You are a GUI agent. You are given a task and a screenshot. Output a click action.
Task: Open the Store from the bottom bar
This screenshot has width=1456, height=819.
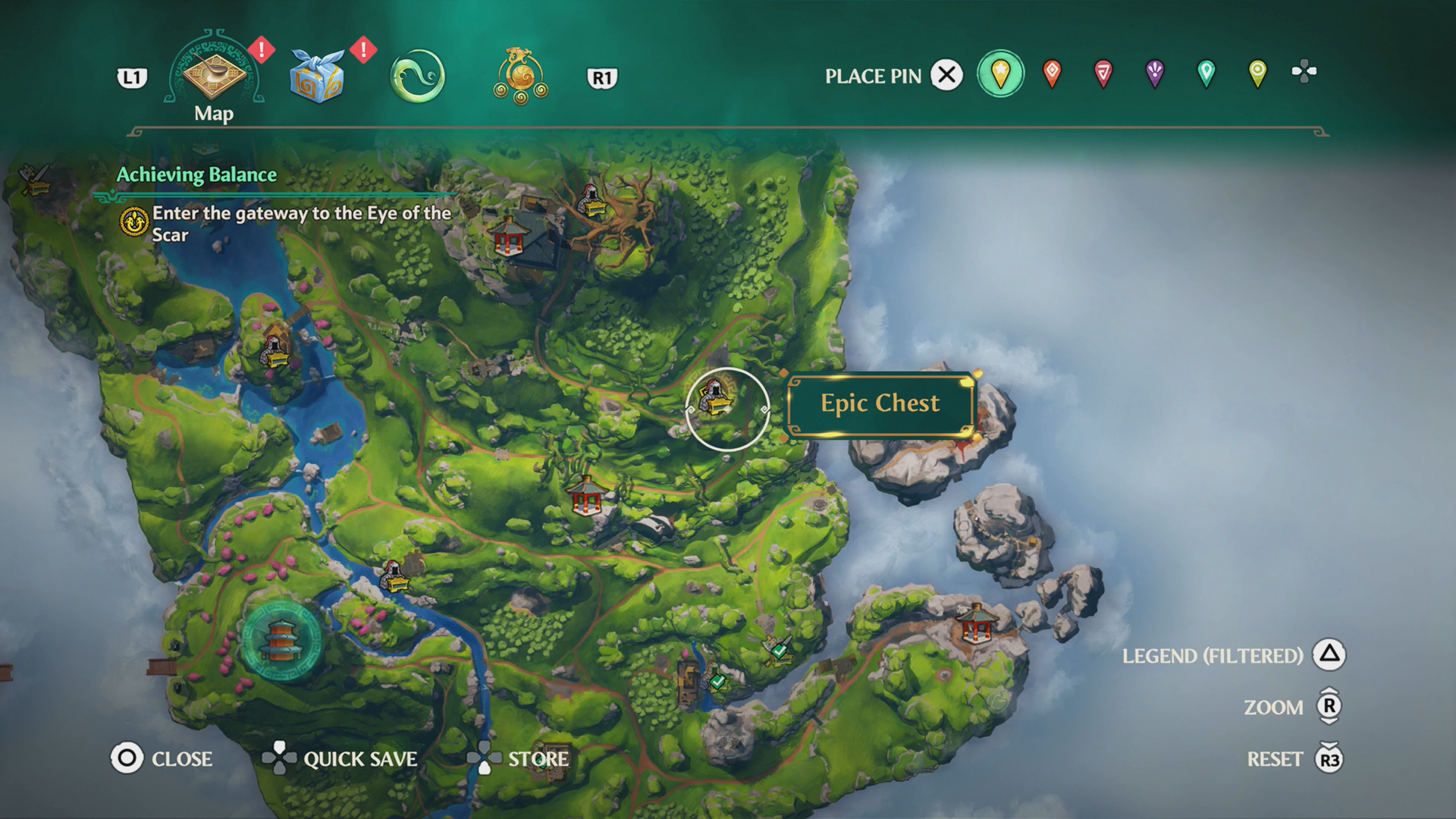point(540,759)
